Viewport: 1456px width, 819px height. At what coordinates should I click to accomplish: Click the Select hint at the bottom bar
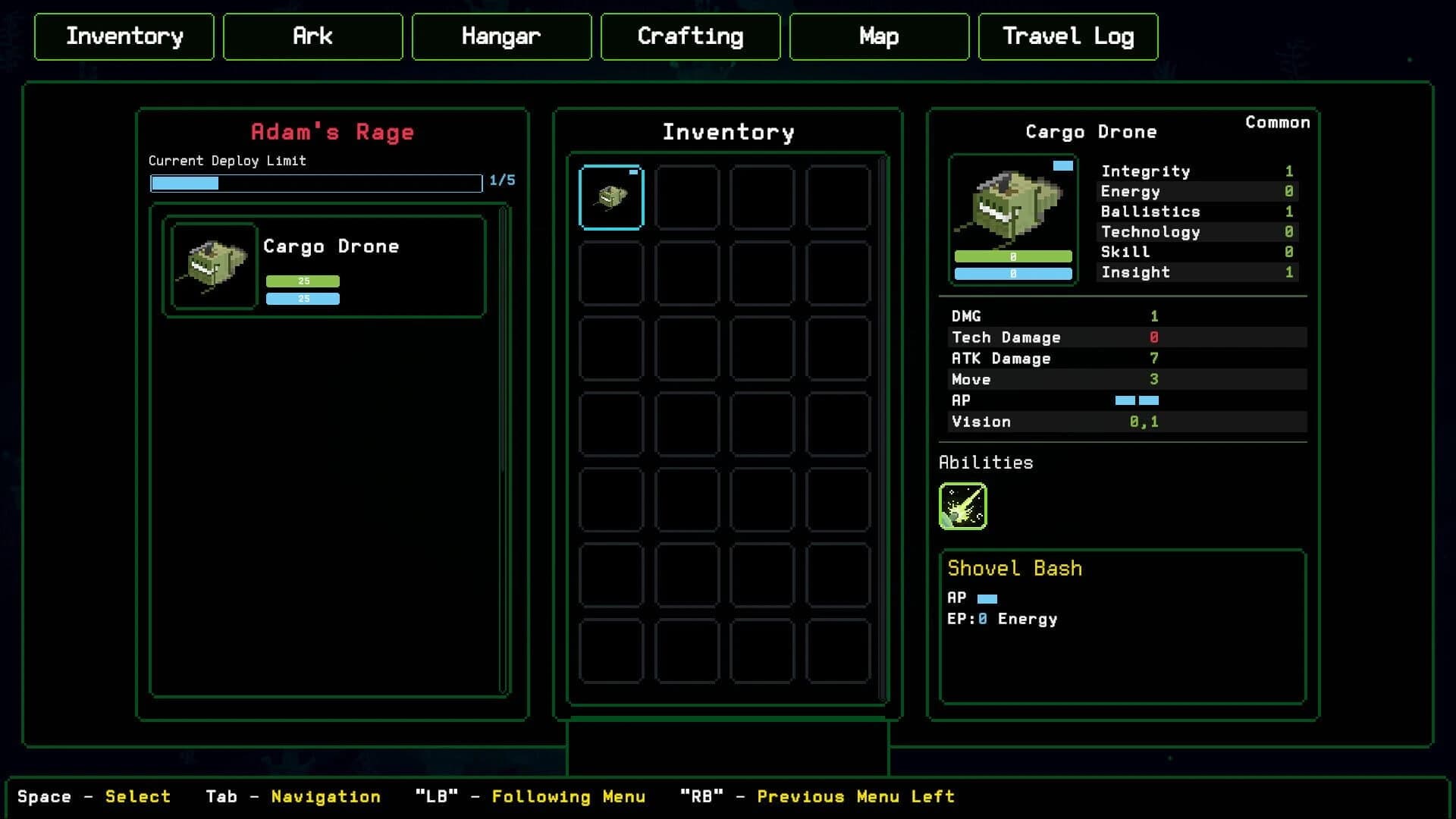pyautogui.click(x=139, y=796)
